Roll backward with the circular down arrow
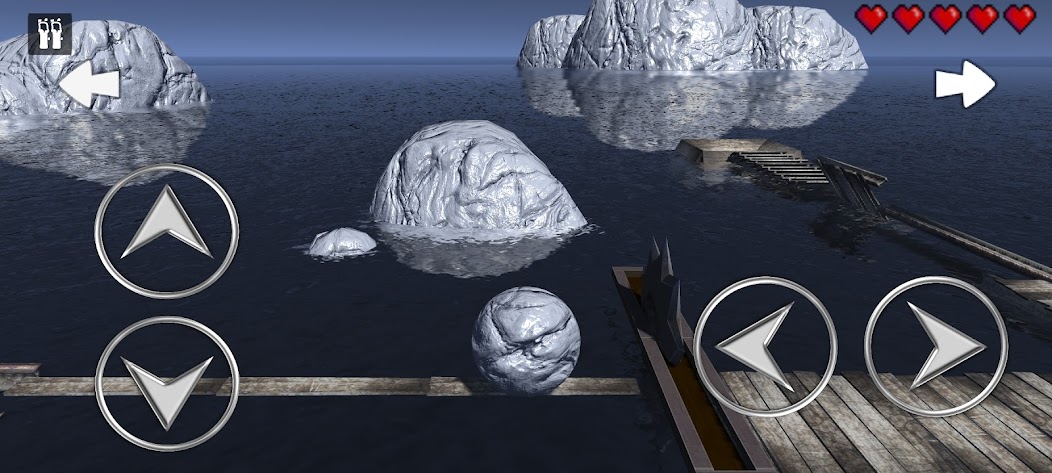 pos(167,384)
